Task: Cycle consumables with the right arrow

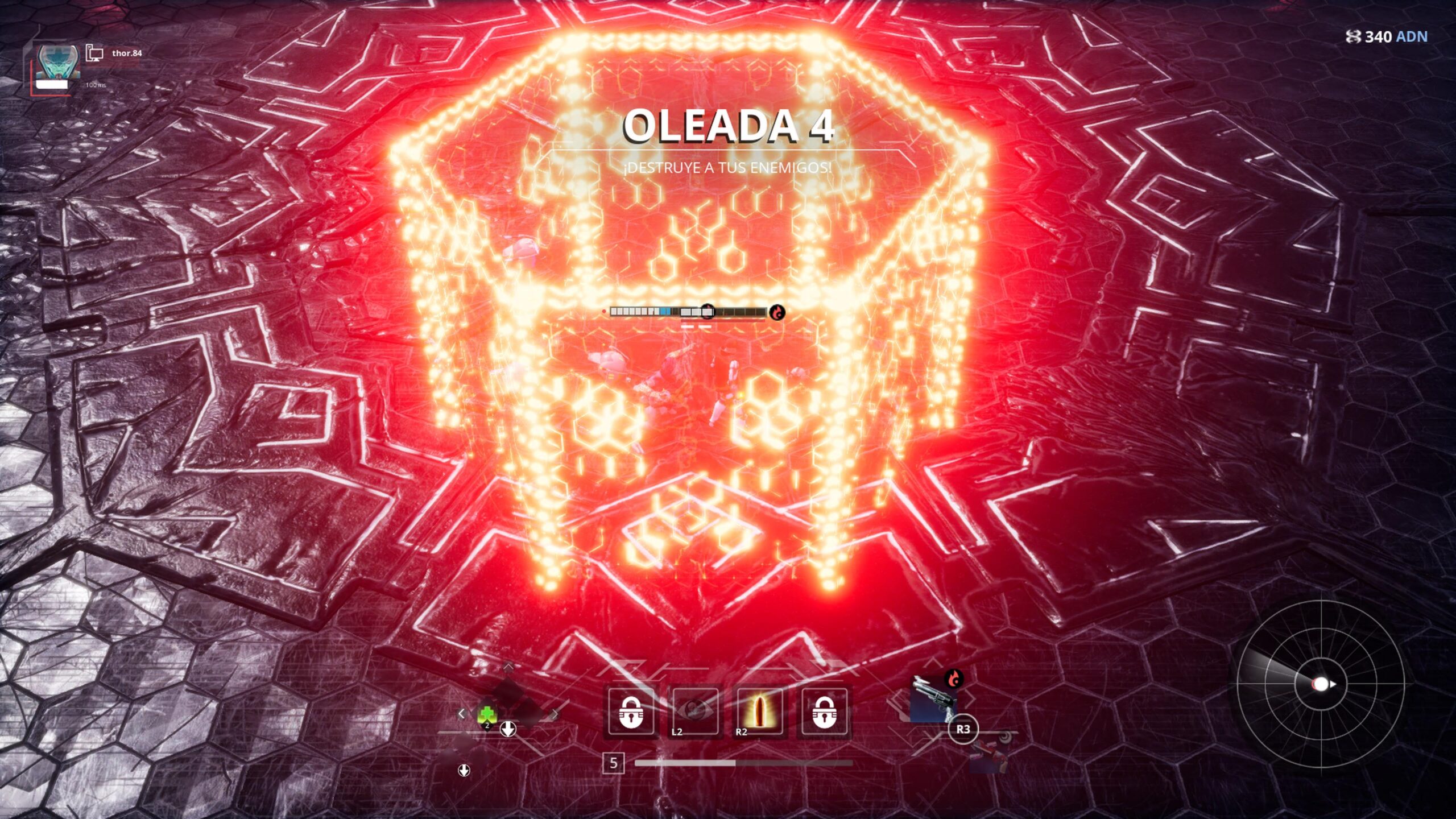Action: pos(555,714)
